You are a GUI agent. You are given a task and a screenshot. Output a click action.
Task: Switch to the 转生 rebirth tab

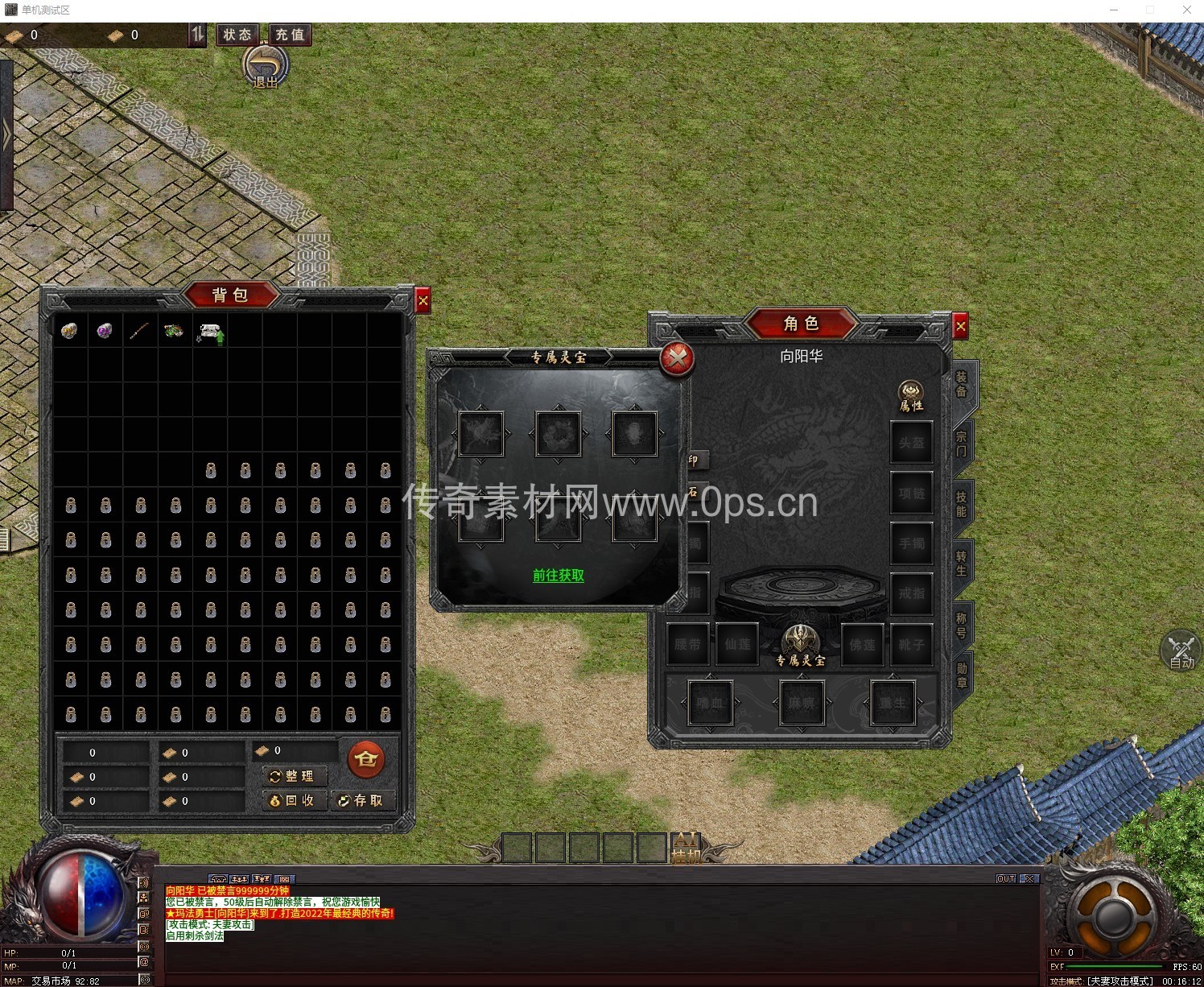point(962,564)
